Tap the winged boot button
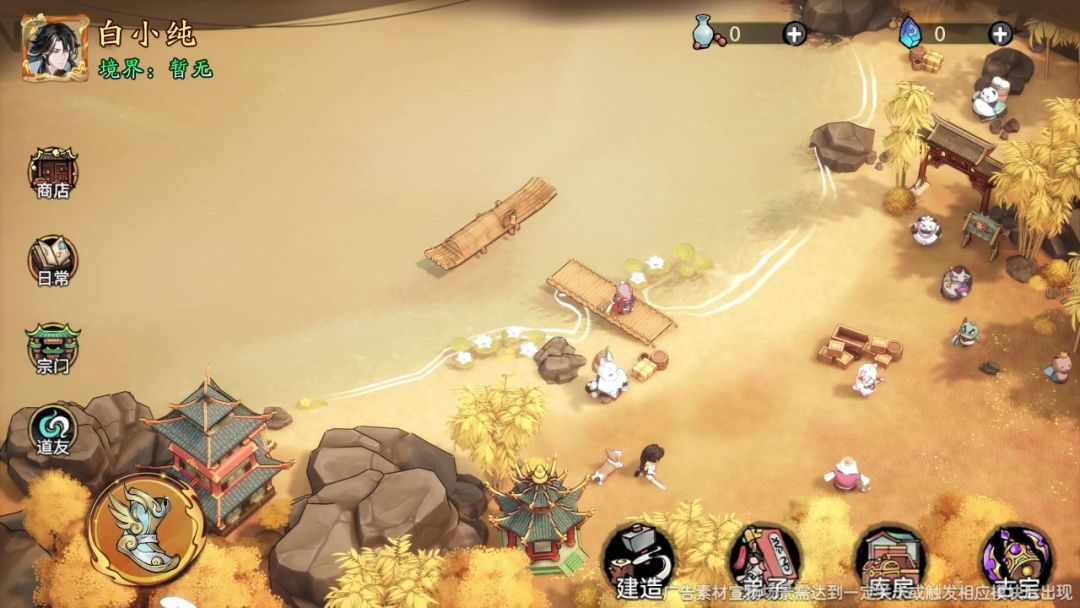 (x=146, y=528)
